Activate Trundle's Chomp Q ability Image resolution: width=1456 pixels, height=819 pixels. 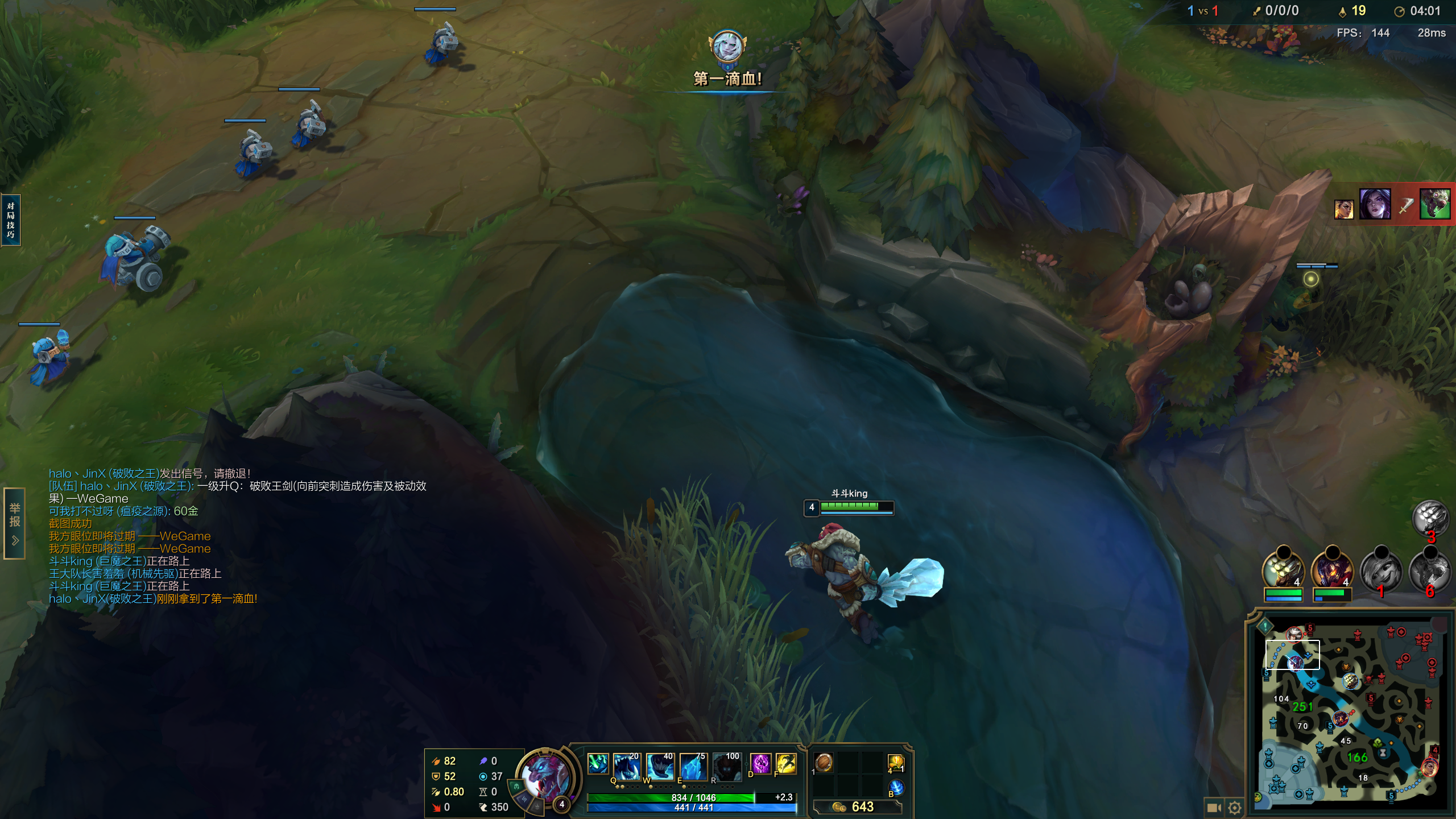[x=626, y=766]
